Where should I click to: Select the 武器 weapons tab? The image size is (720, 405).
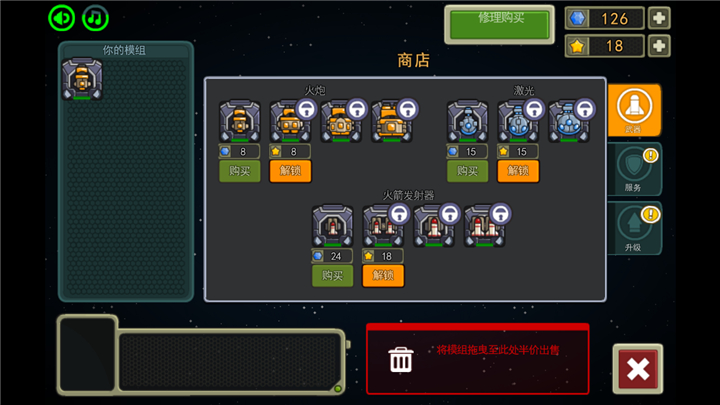tap(634, 109)
